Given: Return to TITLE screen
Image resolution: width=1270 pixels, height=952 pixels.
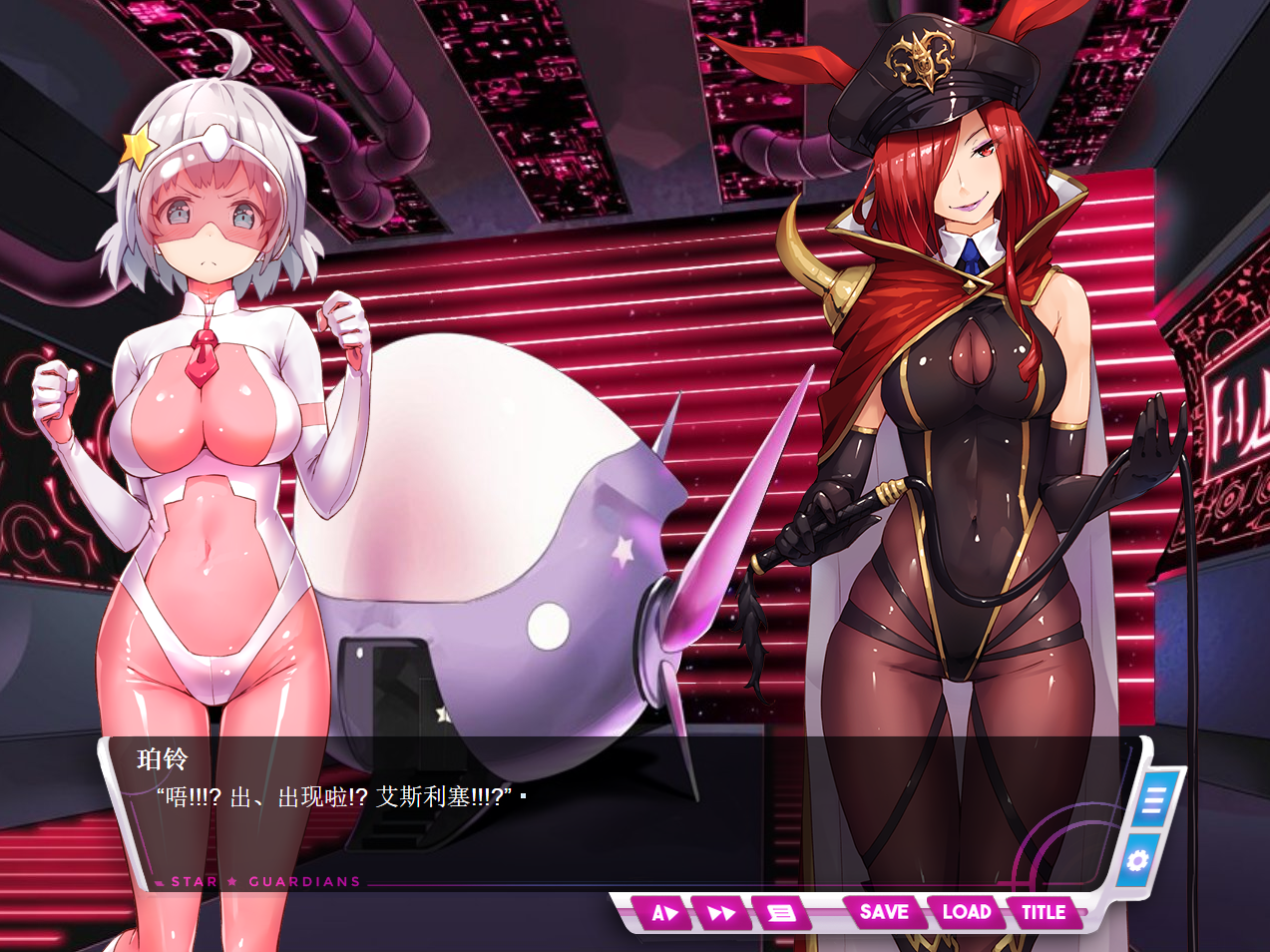Looking at the screenshot, I should 1043,911.
